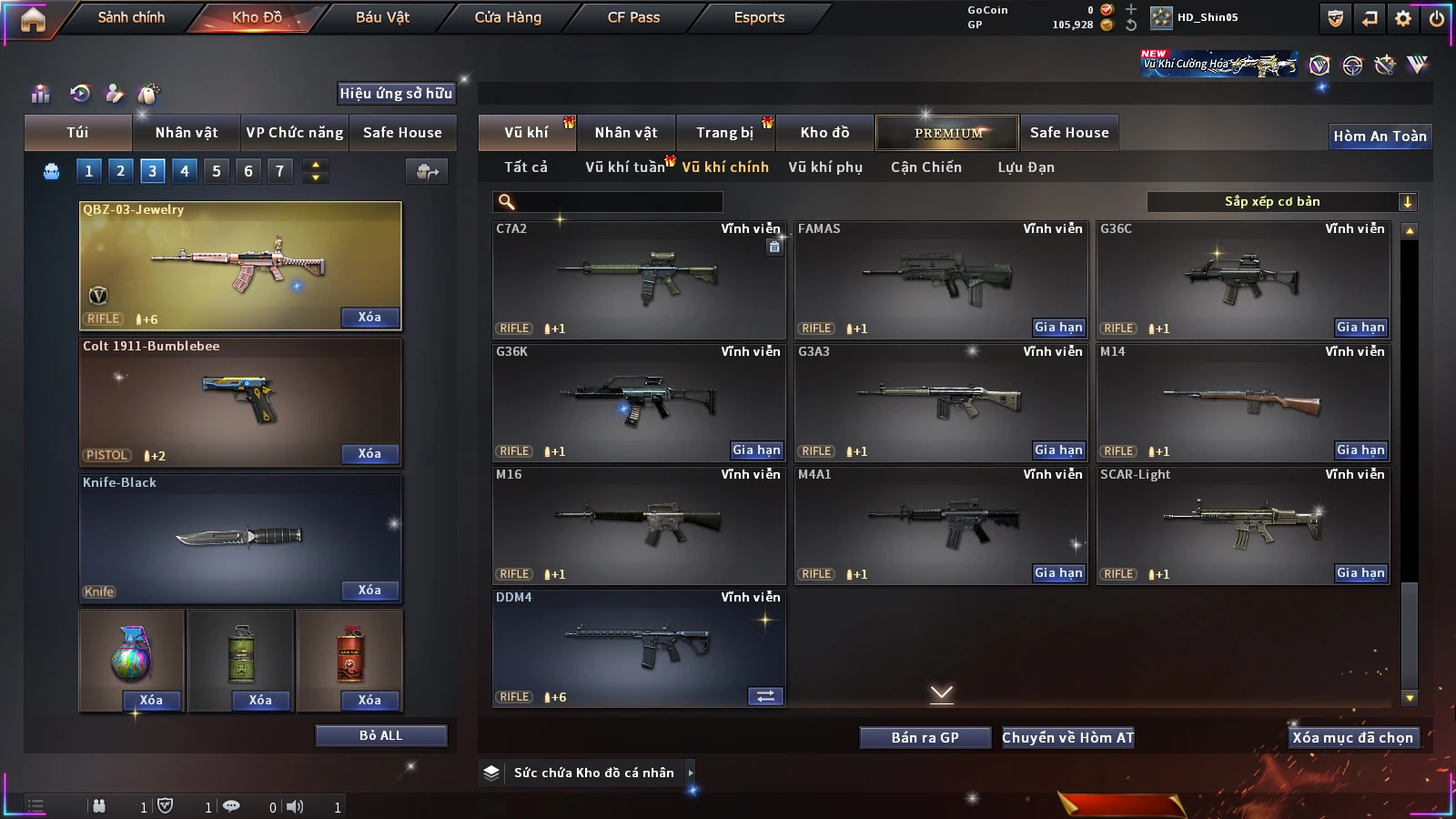Open the PREMIUM tab
This screenshot has height=819, width=1456.
coord(947,133)
